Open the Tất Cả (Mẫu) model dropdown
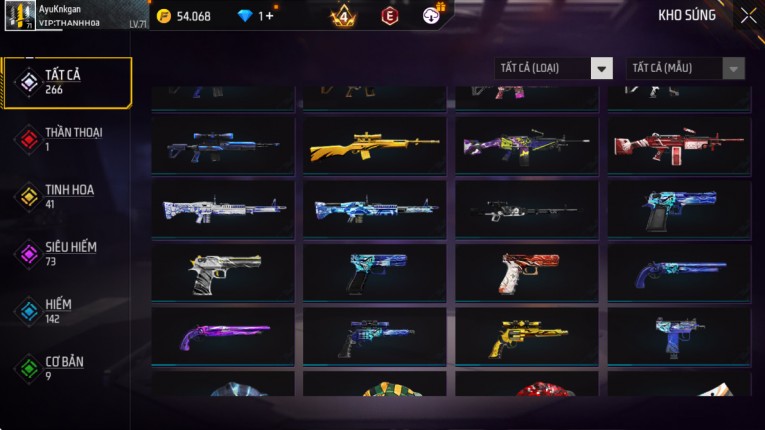 [x=685, y=68]
